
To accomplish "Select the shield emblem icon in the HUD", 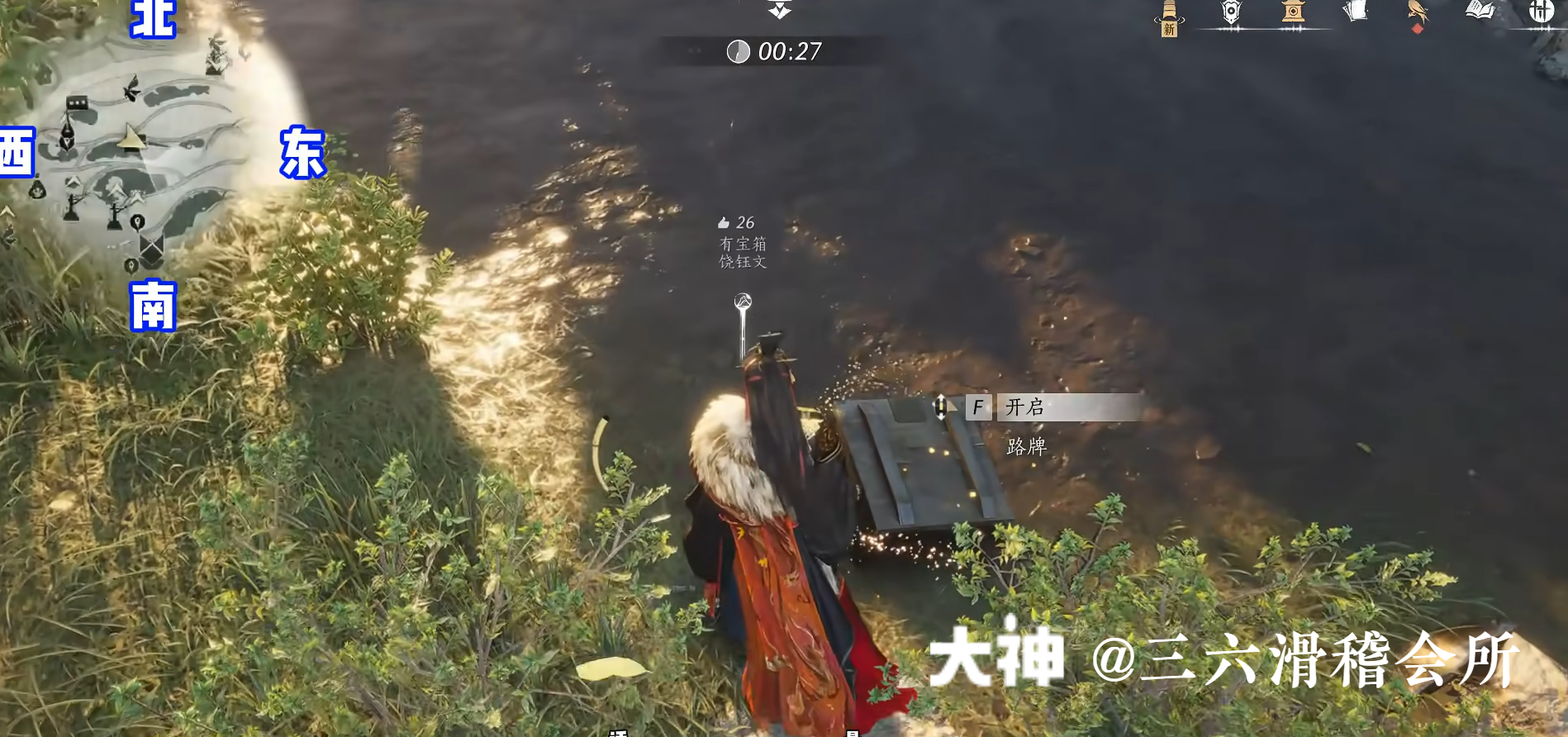I will [1231, 11].
